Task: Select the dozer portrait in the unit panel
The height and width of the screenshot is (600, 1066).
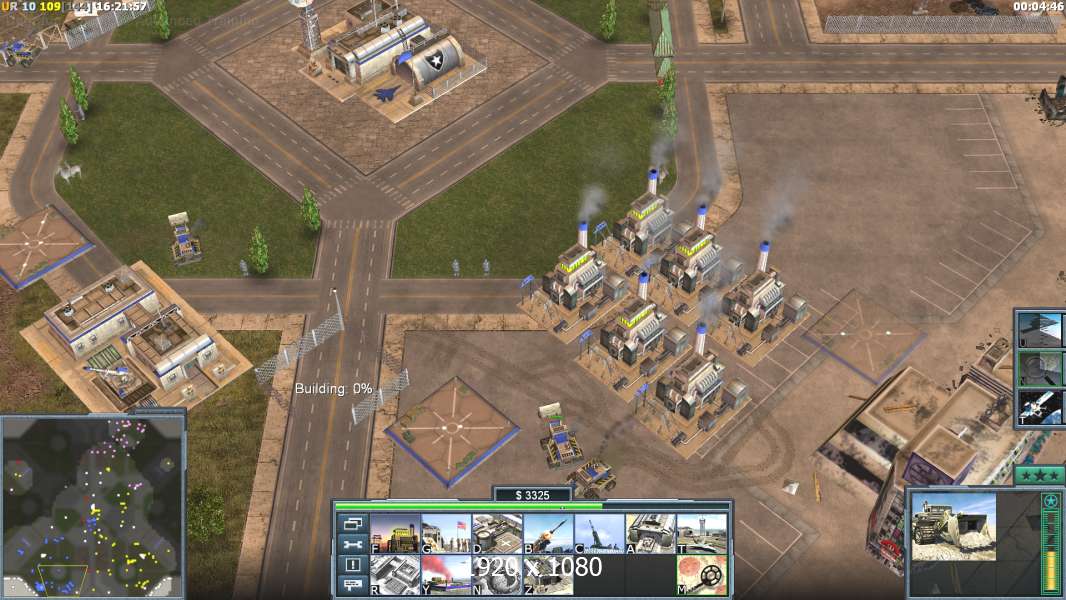Action: tap(953, 526)
